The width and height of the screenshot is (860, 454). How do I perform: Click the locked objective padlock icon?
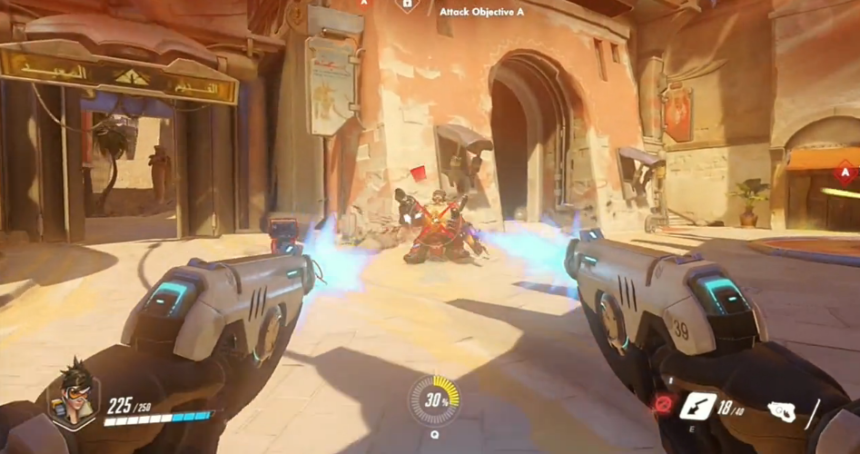(x=407, y=5)
